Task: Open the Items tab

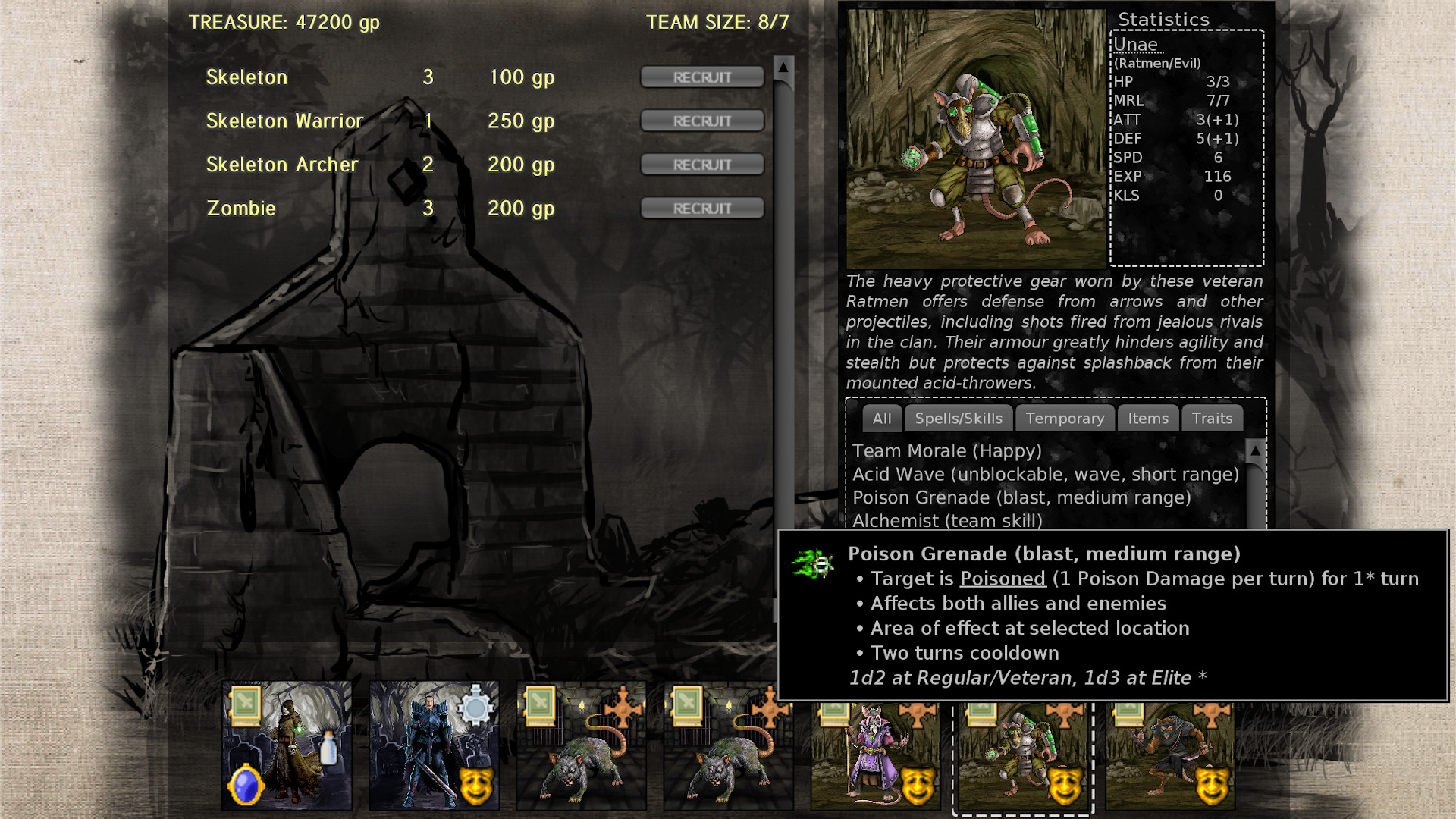Action: click(x=1147, y=418)
